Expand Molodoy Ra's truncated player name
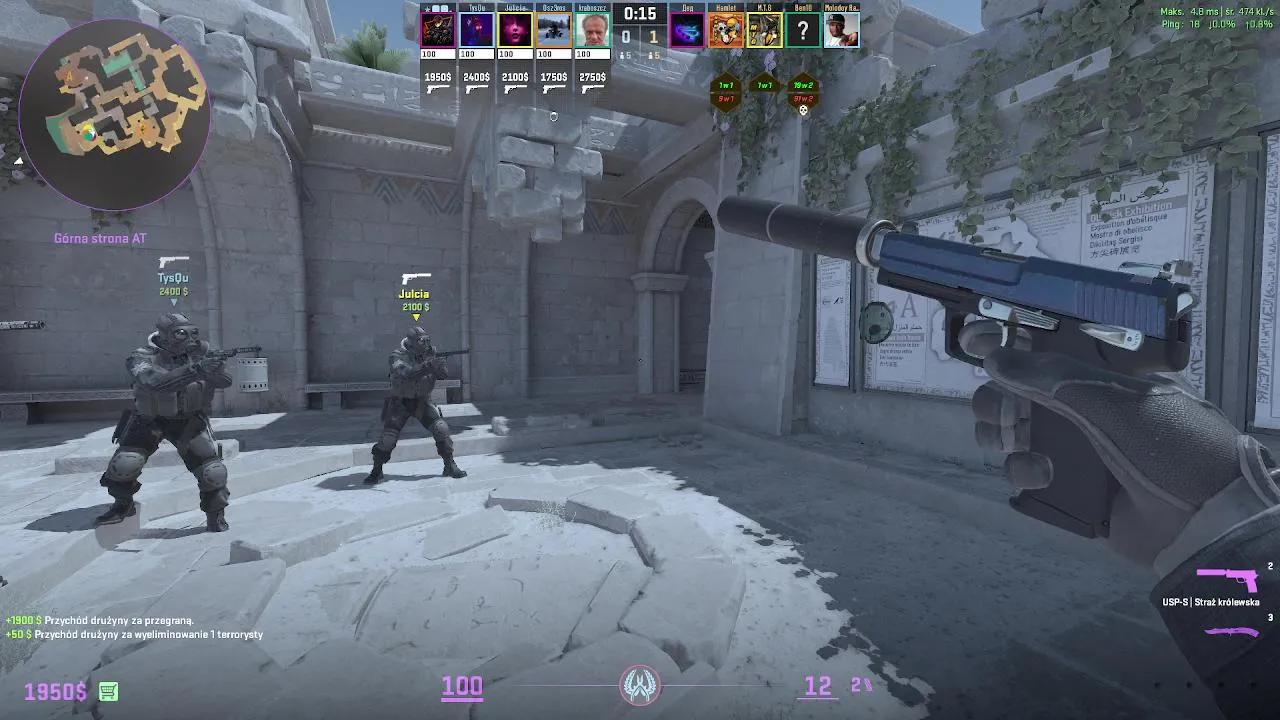This screenshot has width=1280, height=720. (x=841, y=7)
